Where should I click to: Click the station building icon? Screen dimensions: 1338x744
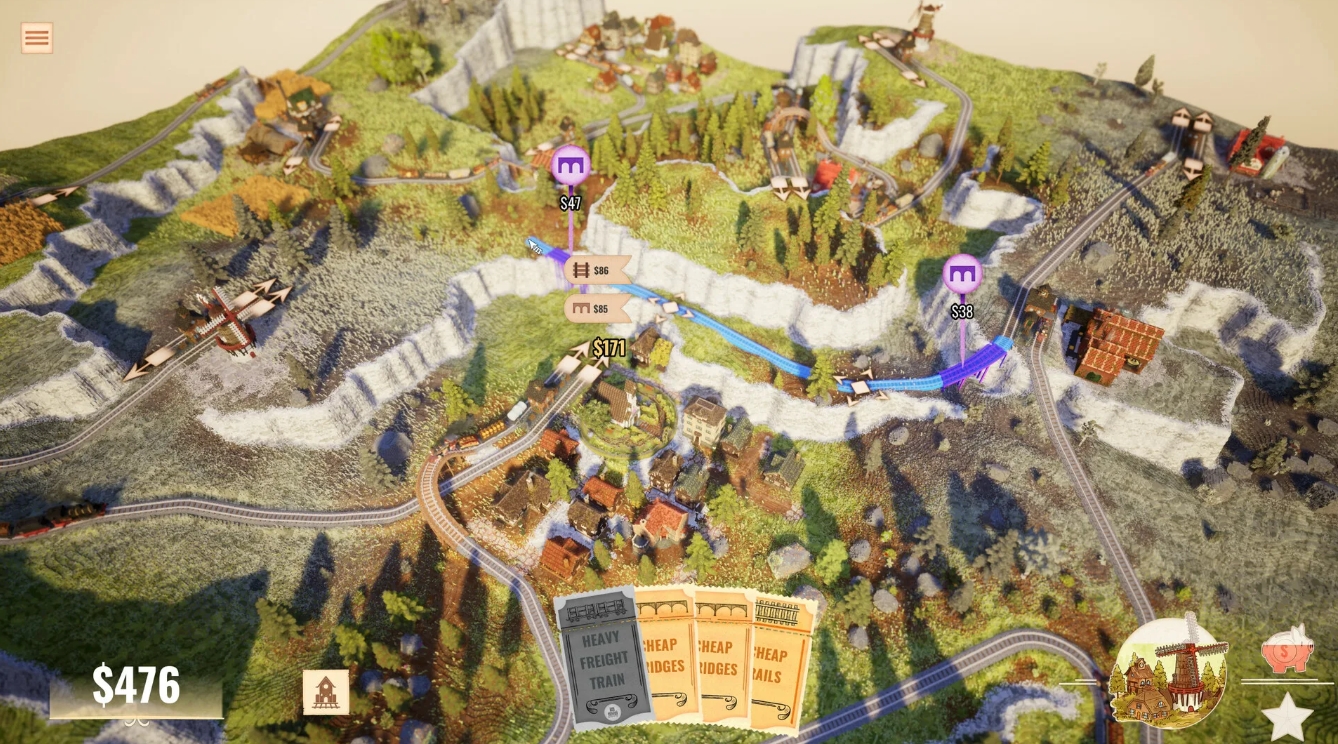pyautogui.click(x=326, y=692)
